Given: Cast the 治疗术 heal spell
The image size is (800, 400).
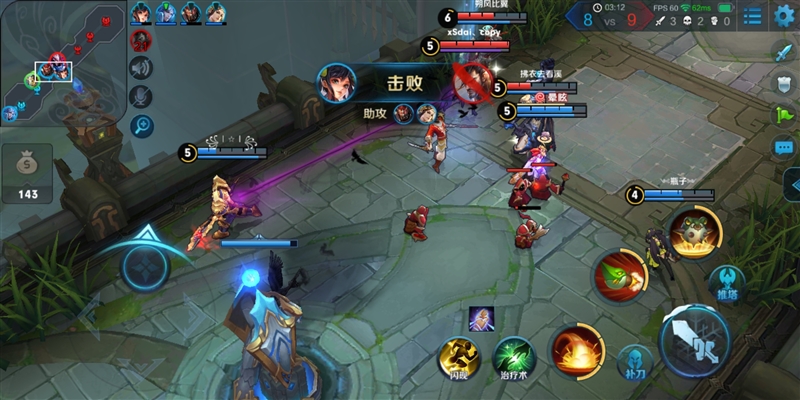Looking at the screenshot, I should tap(514, 357).
